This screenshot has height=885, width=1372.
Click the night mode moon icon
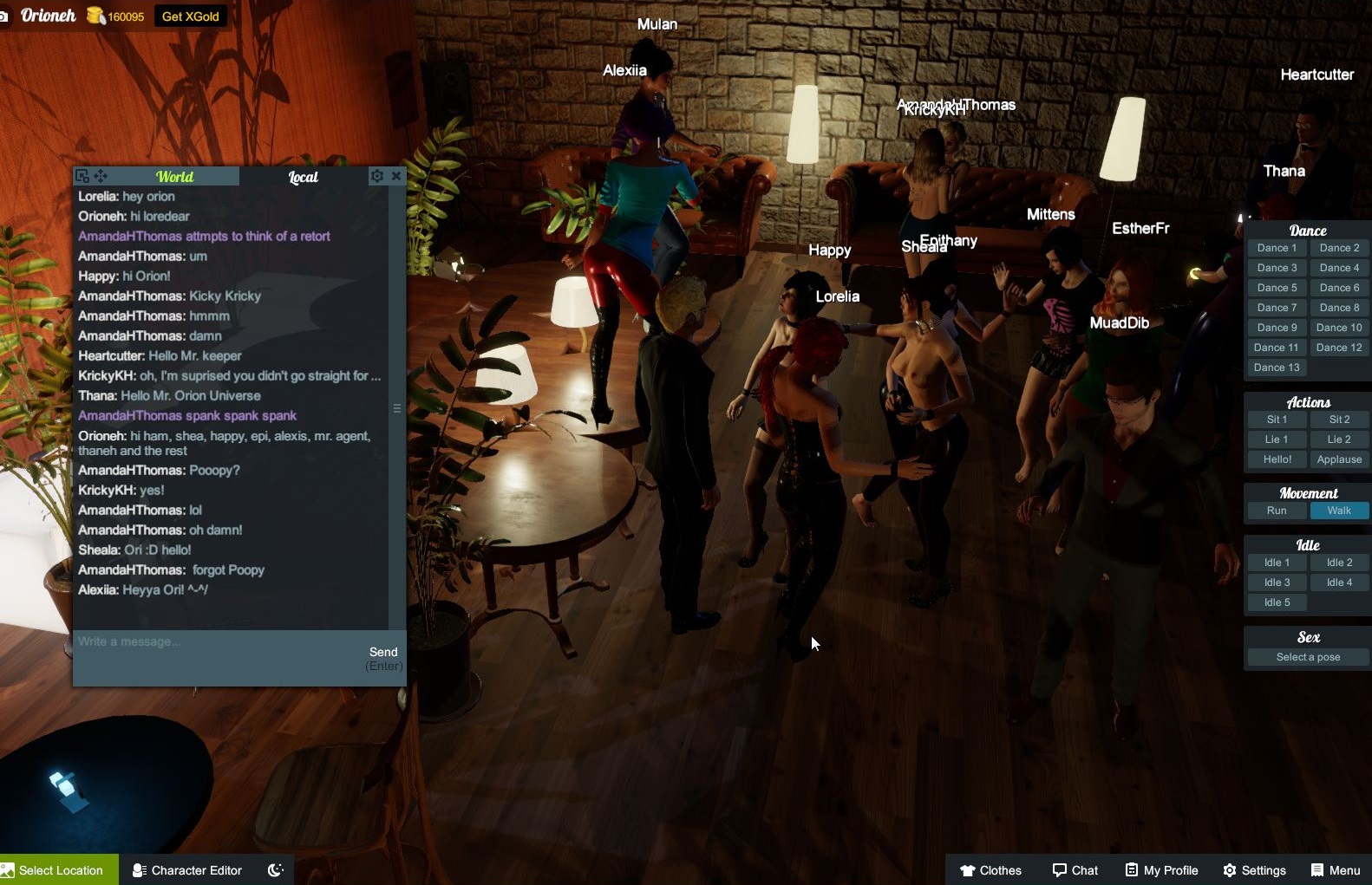[274, 869]
